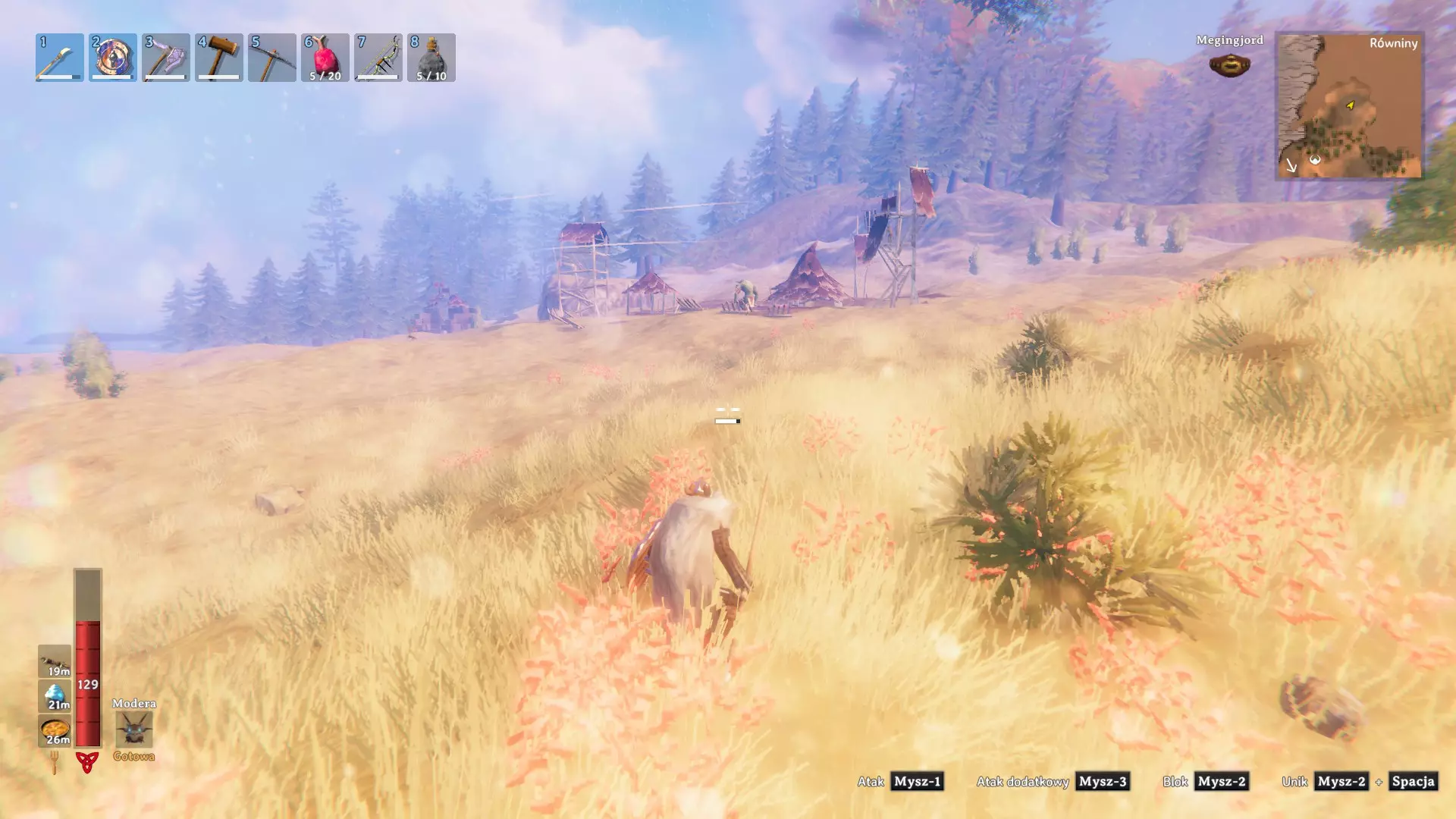Equip the round shield in slot 2
The width and height of the screenshot is (1456, 819).
tap(112, 58)
